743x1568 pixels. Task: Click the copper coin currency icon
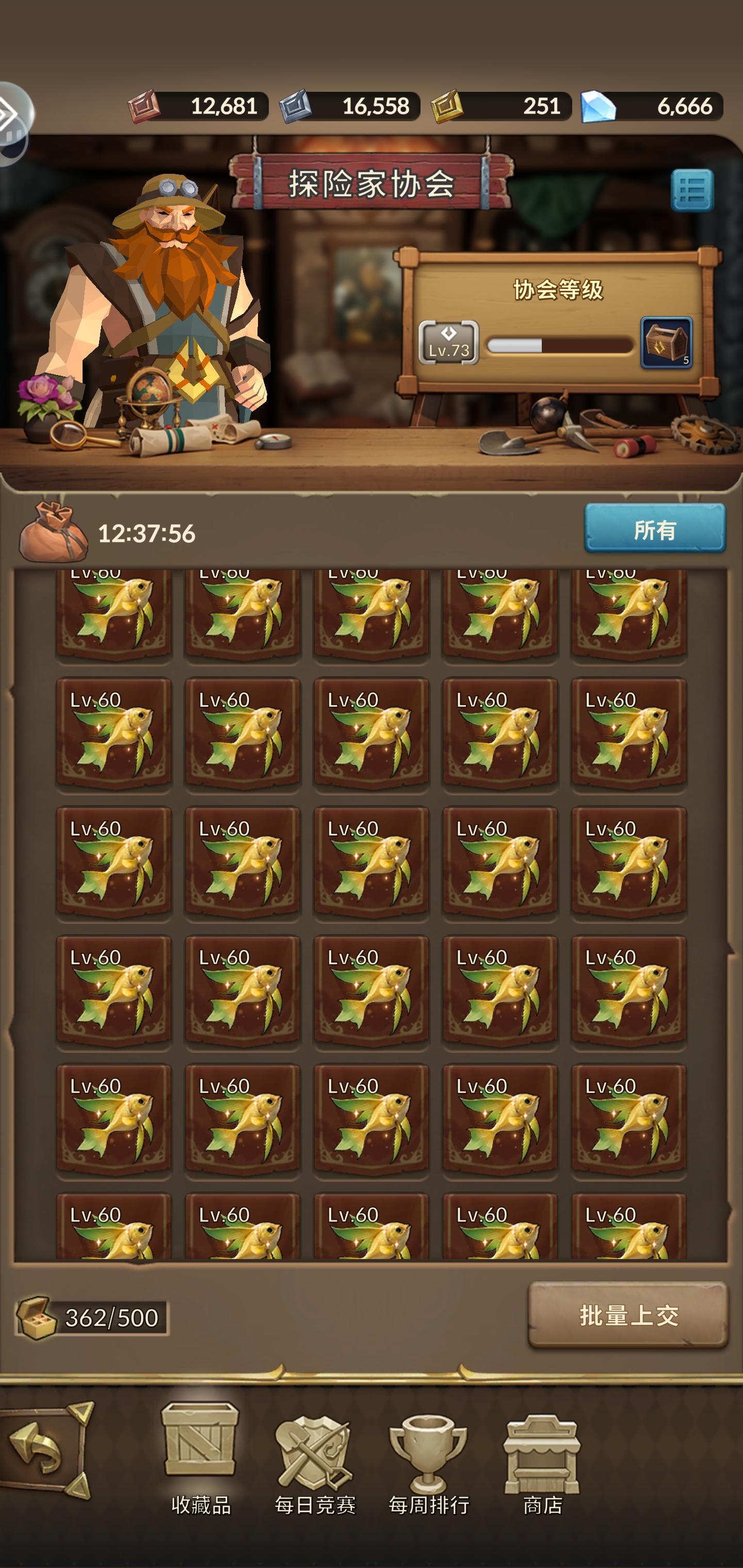(x=144, y=105)
